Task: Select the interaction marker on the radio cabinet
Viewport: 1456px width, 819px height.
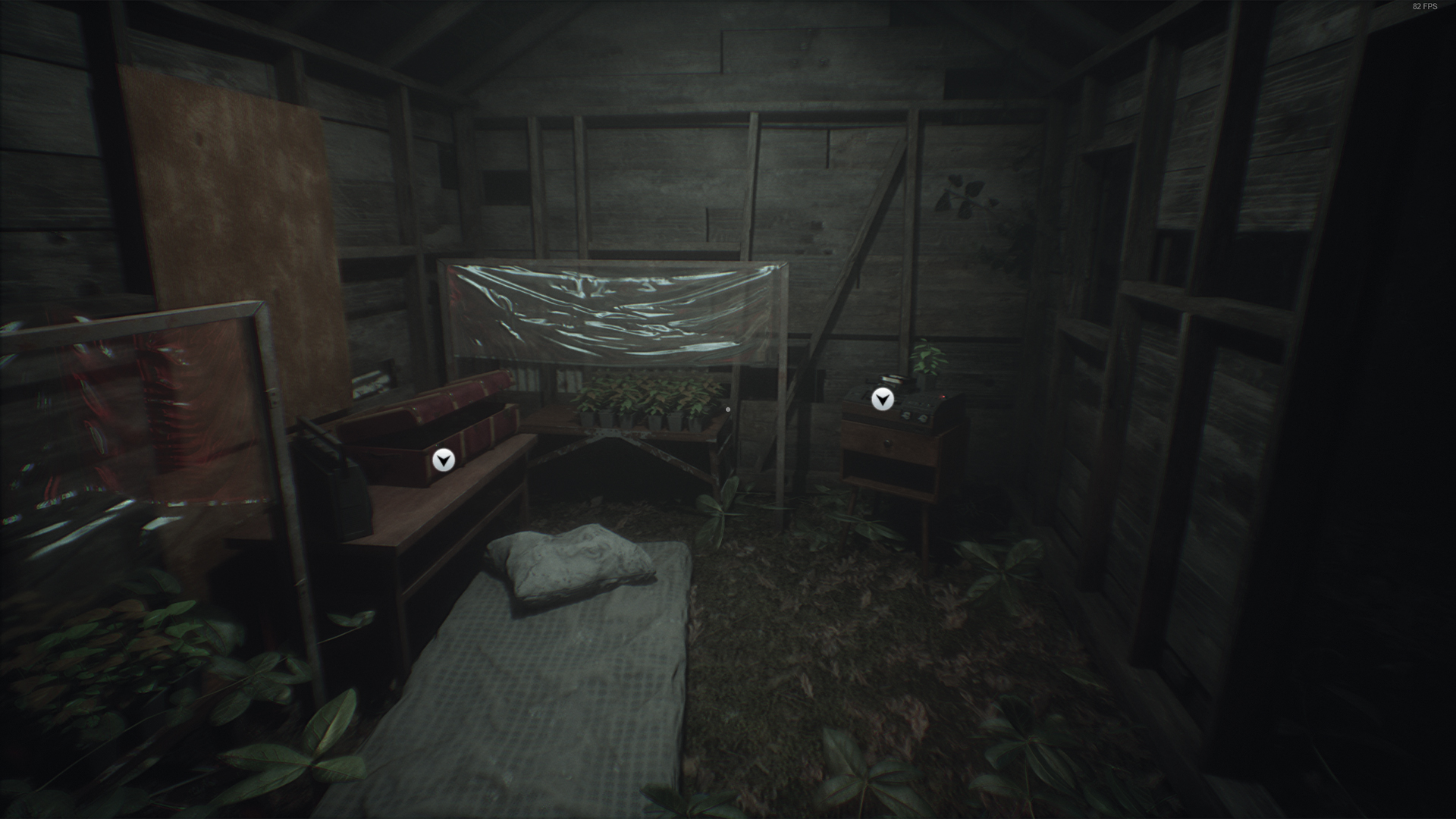Action: coord(882,400)
